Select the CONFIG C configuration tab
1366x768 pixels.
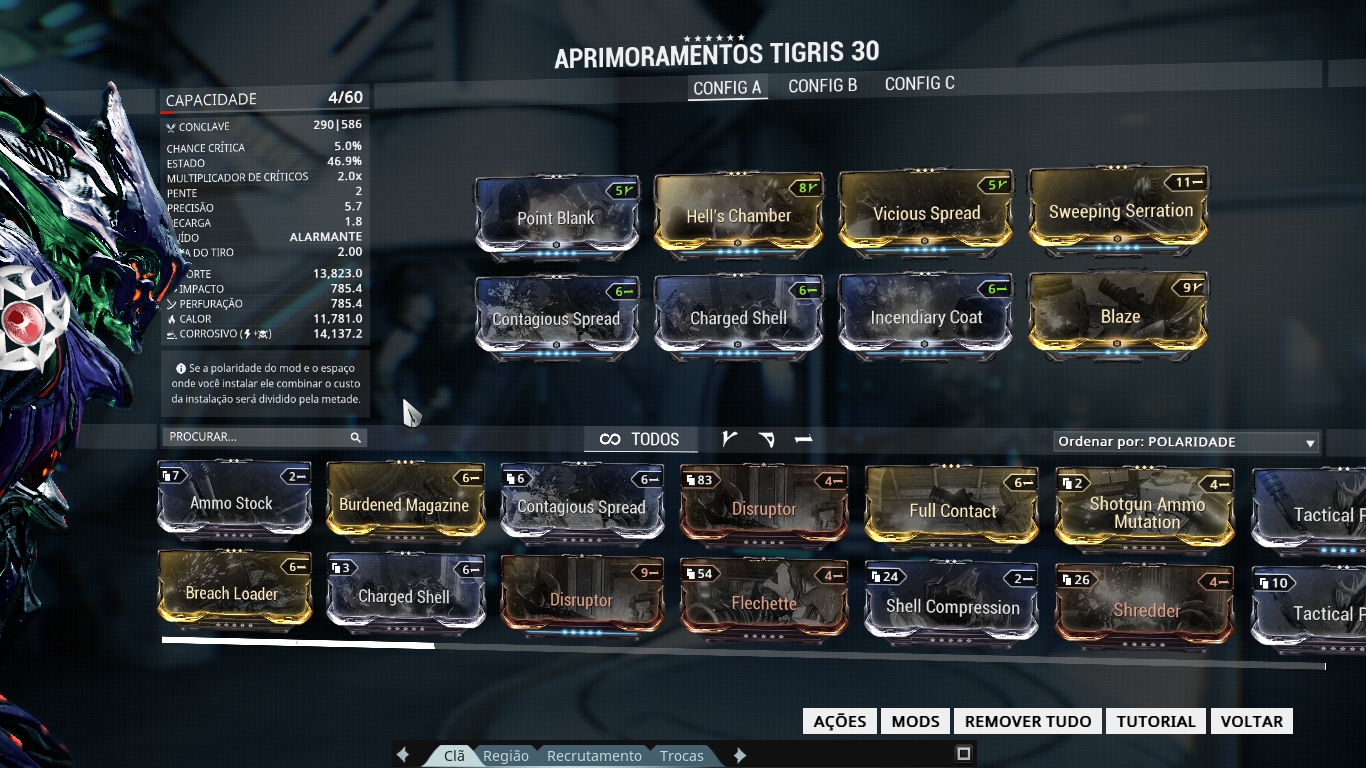[x=918, y=85]
